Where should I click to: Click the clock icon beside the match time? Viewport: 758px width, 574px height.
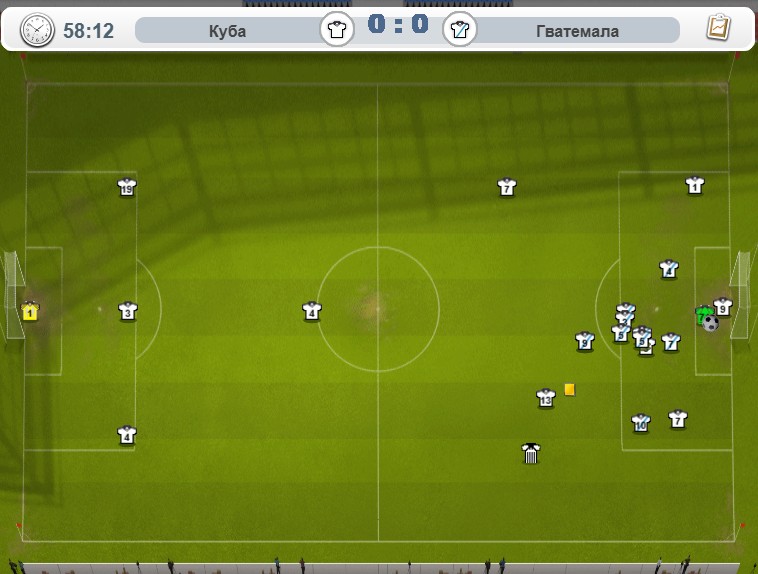[38, 30]
